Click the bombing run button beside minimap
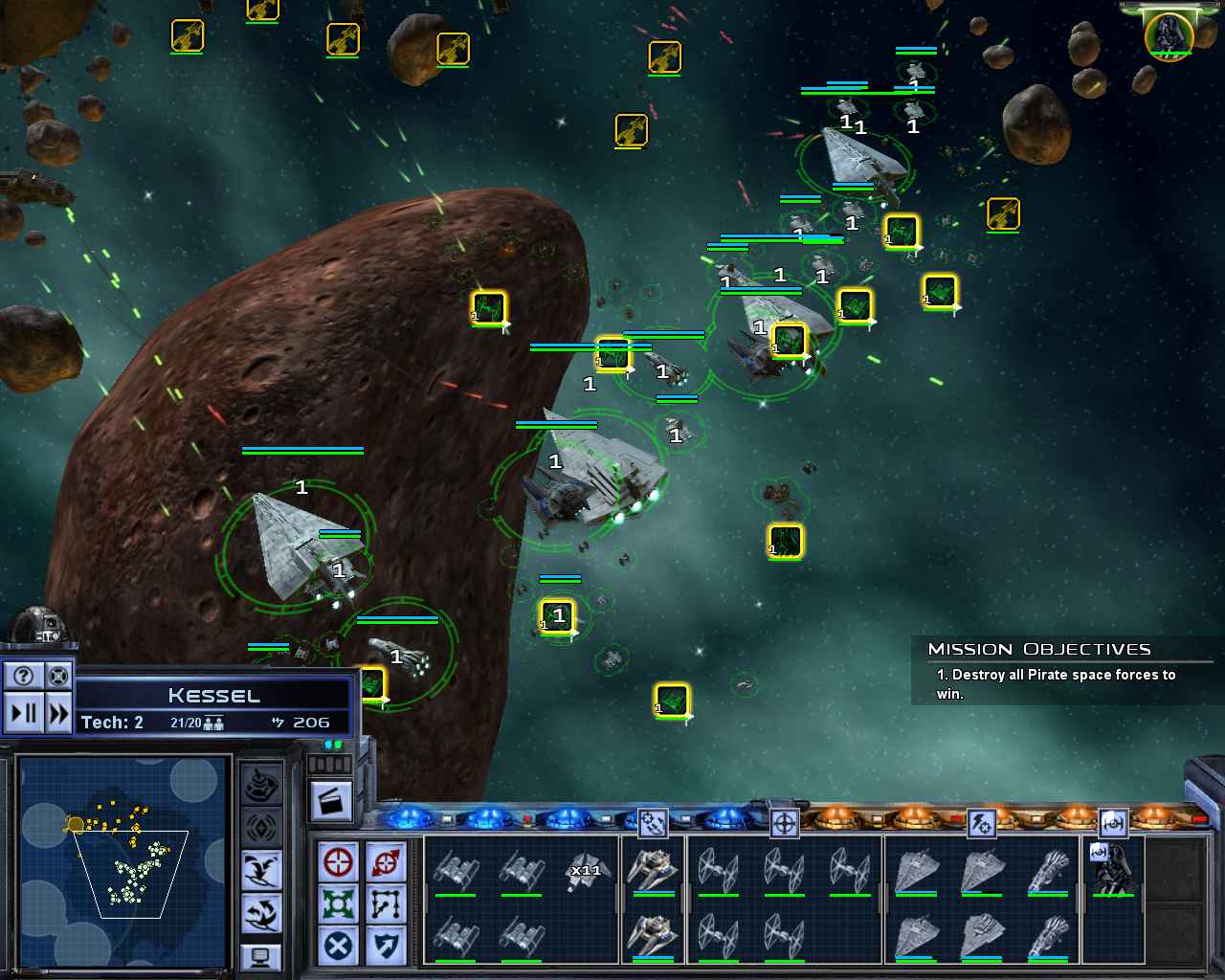The height and width of the screenshot is (980, 1225). click(261, 871)
